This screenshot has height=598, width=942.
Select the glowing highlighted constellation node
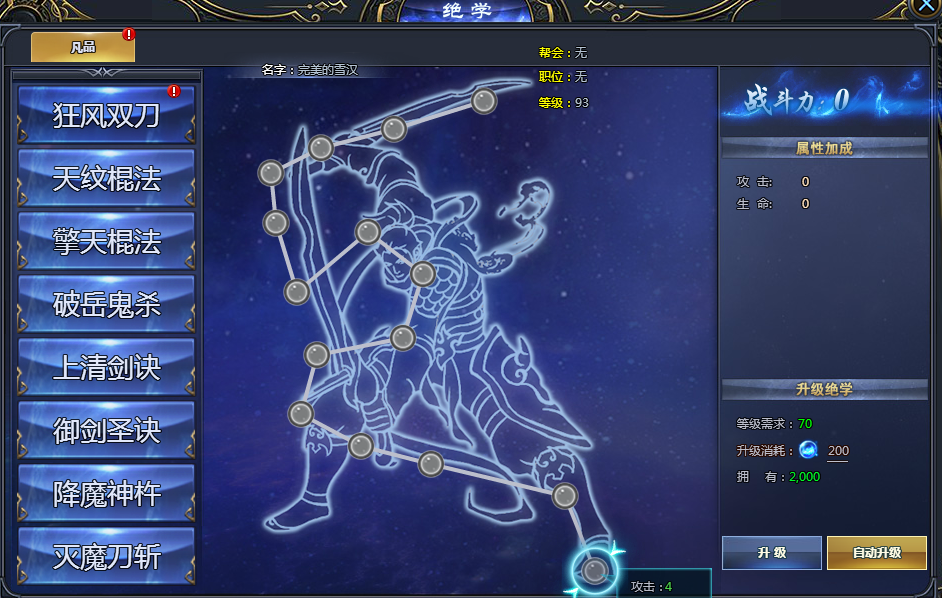pyautogui.click(x=595, y=570)
